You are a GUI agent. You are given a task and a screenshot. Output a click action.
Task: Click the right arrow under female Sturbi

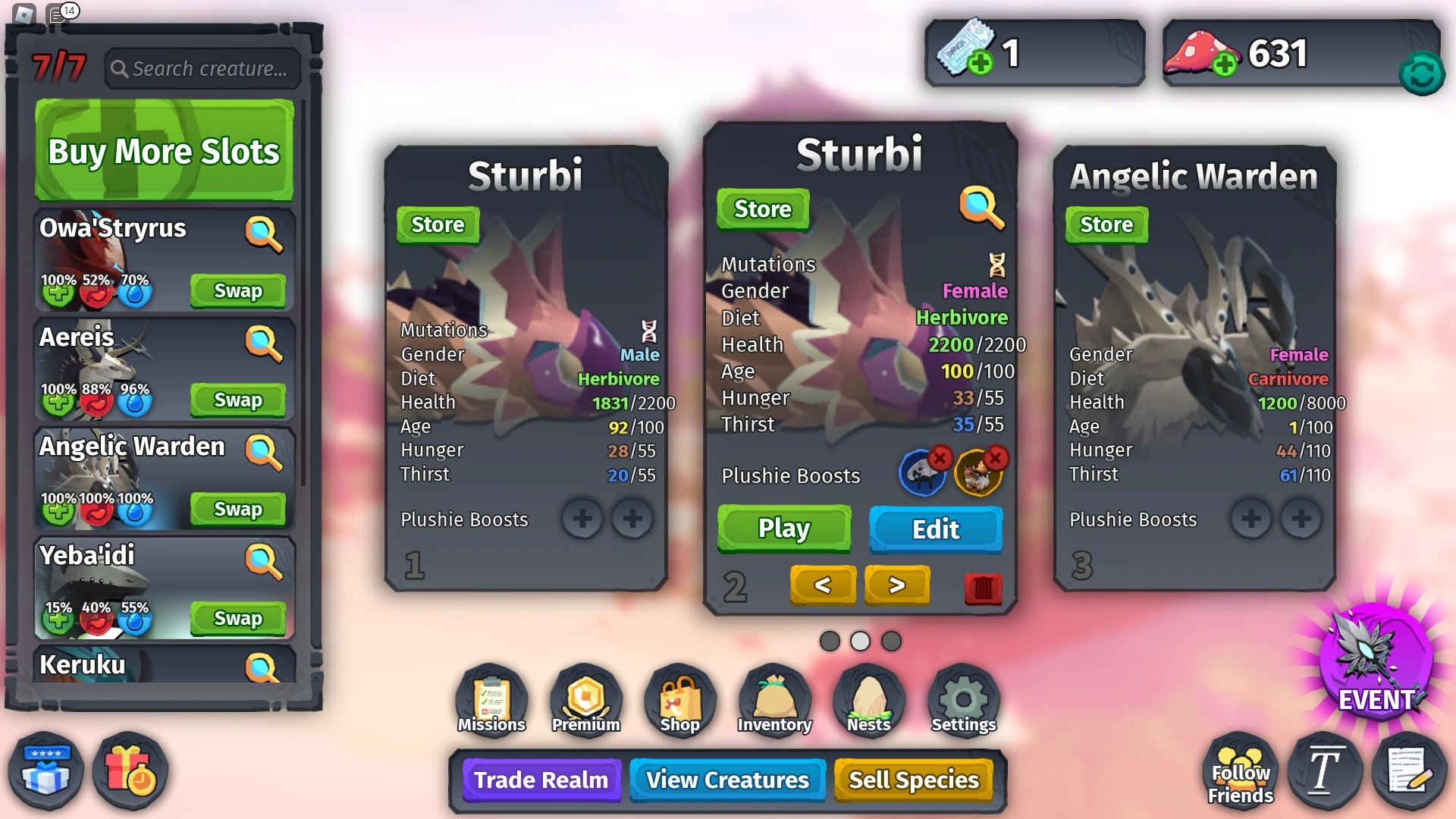click(896, 585)
